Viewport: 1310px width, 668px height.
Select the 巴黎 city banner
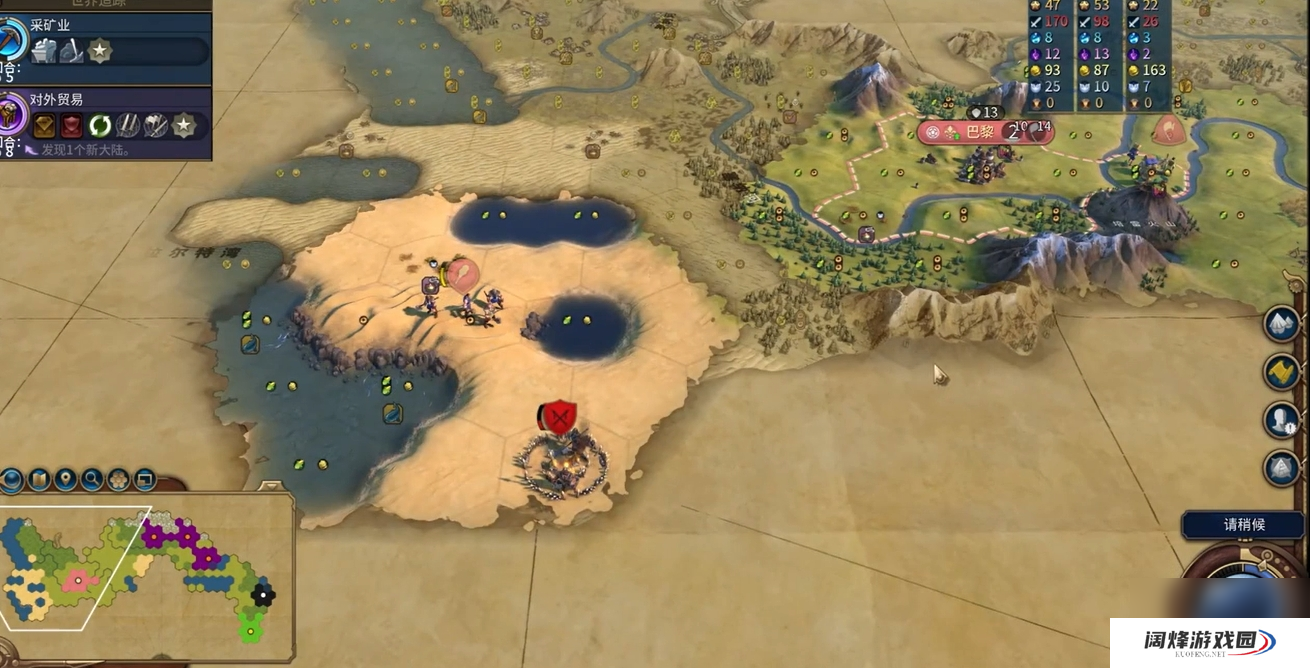985,131
